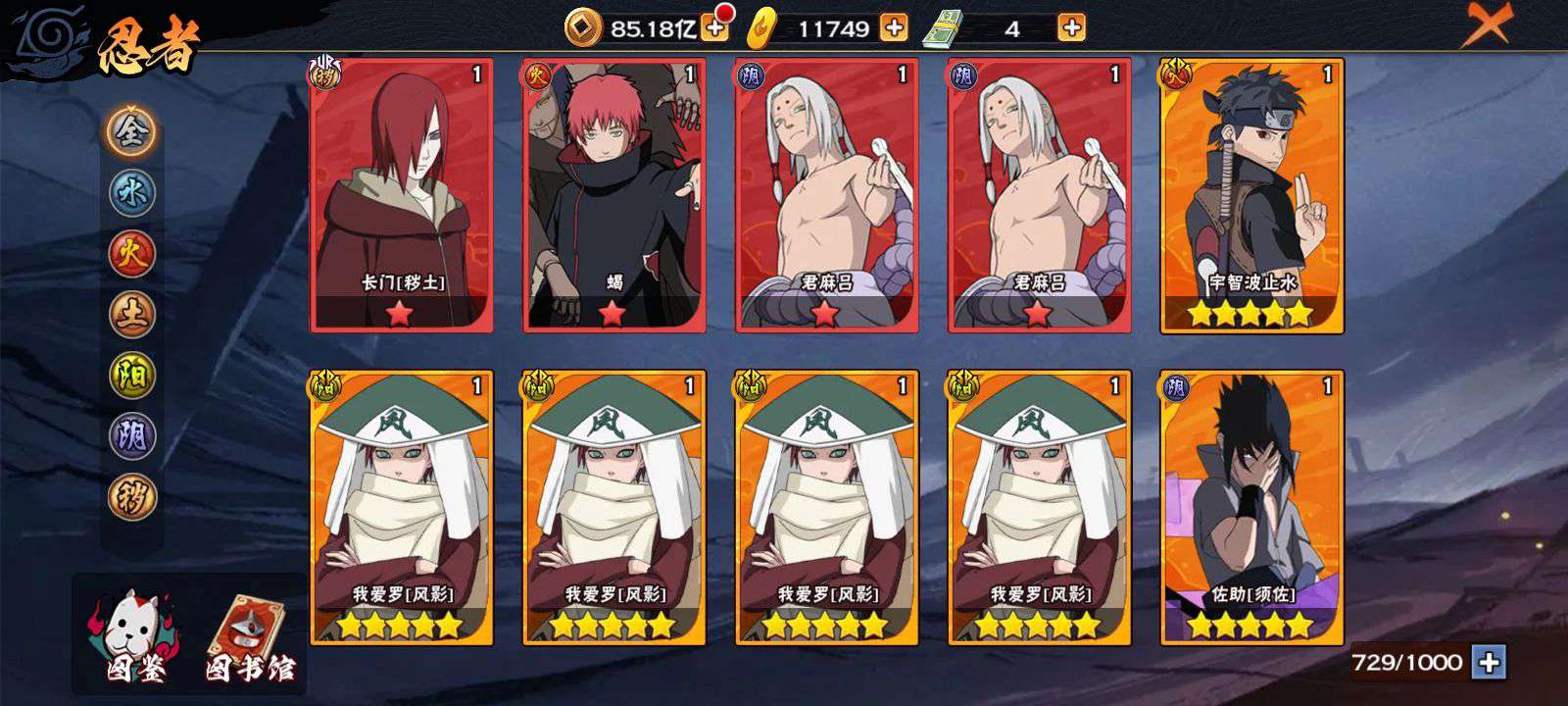Show all ninjas with the 全 filter
The image size is (1568, 706).
(x=131, y=130)
